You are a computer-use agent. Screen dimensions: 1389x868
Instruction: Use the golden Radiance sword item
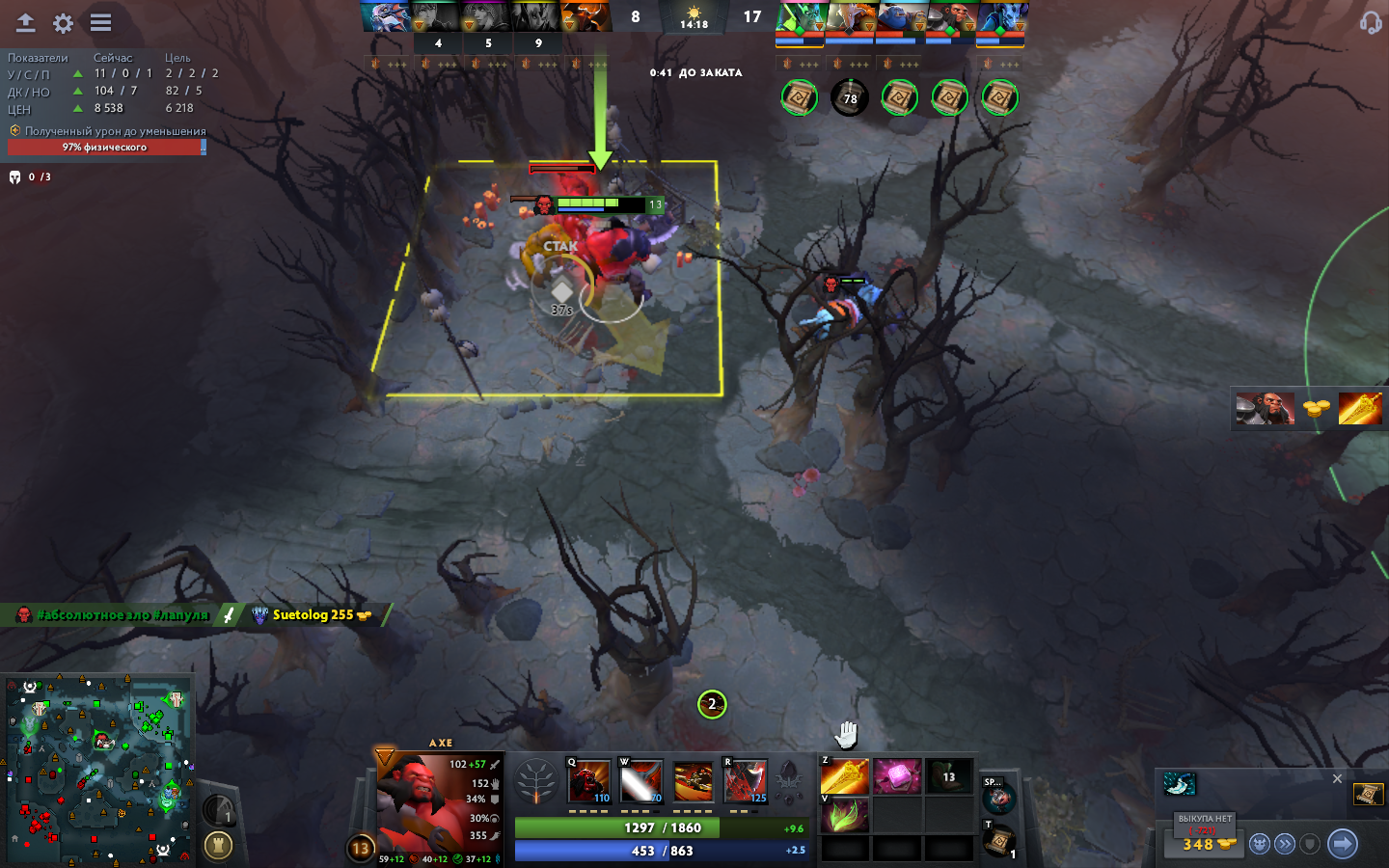[845, 776]
